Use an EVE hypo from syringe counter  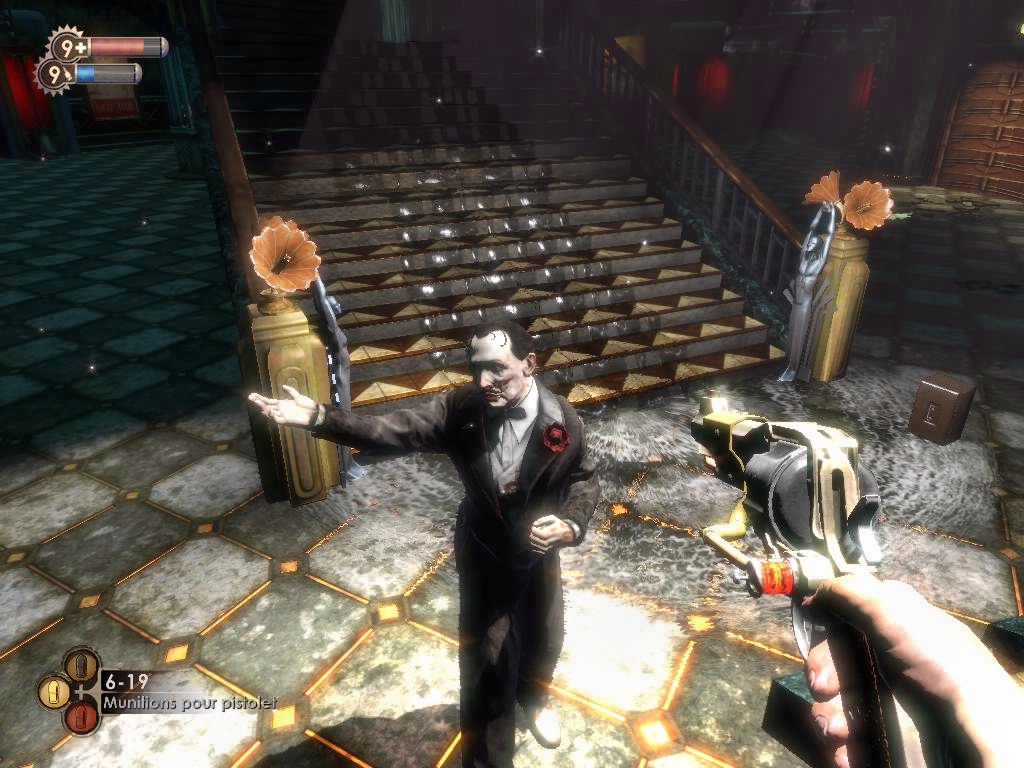[53, 74]
